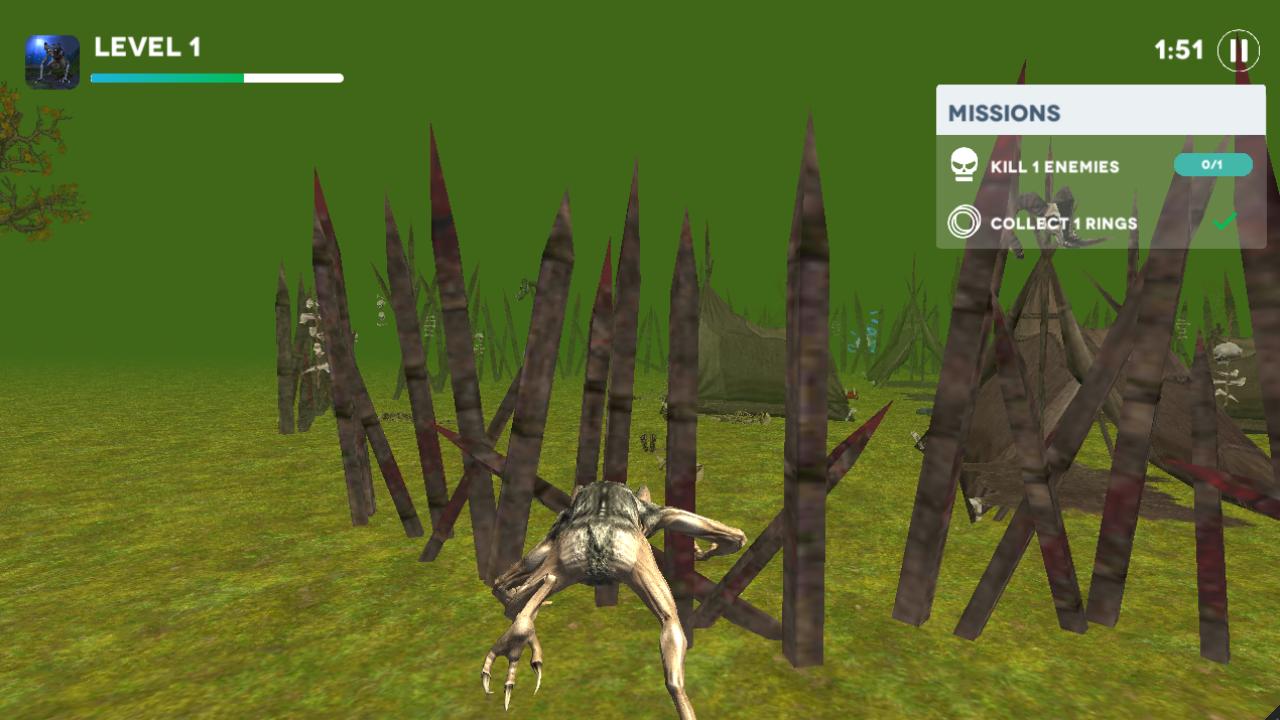Select the ring icon beside Collect 1 Rings
The height and width of the screenshot is (720, 1280).
(x=963, y=224)
